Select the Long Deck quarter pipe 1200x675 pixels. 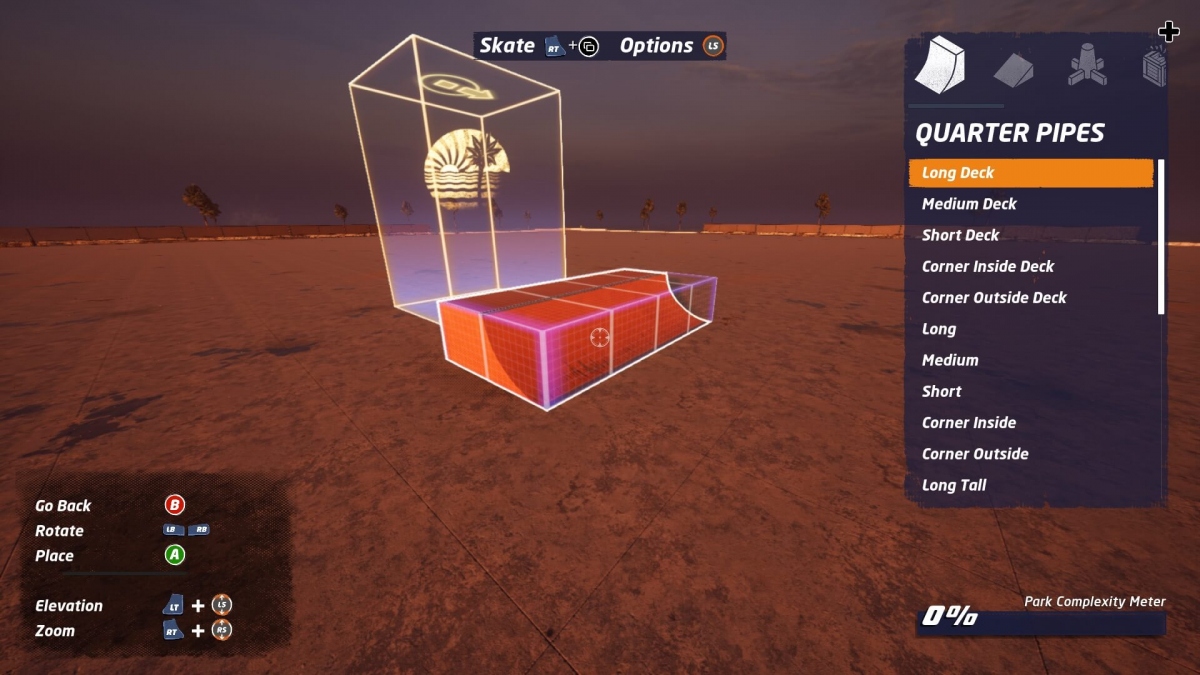pyautogui.click(x=1030, y=173)
